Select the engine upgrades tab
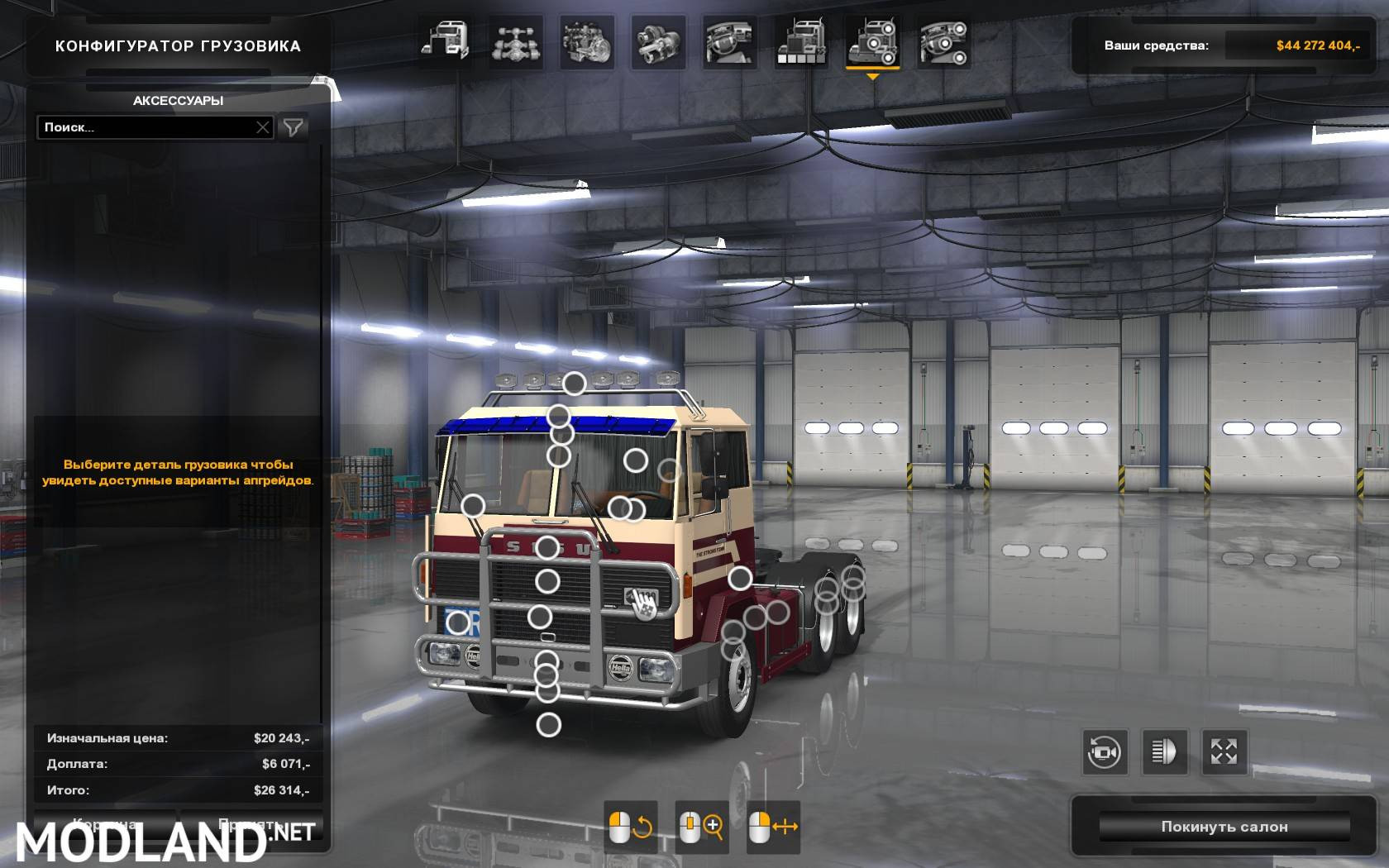The image size is (1389, 868). click(586, 41)
